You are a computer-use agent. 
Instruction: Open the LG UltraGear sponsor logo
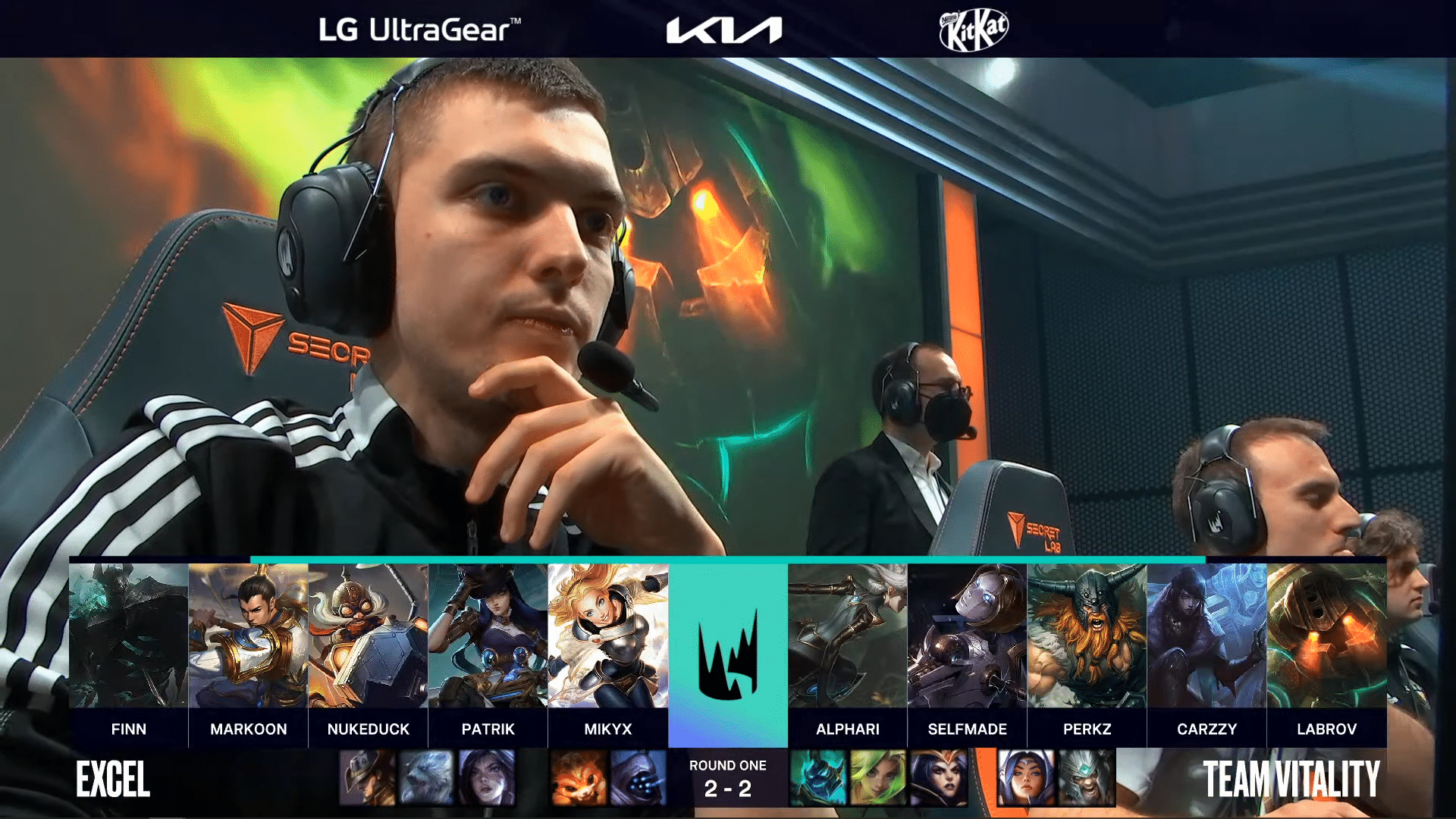[x=419, y=30]
